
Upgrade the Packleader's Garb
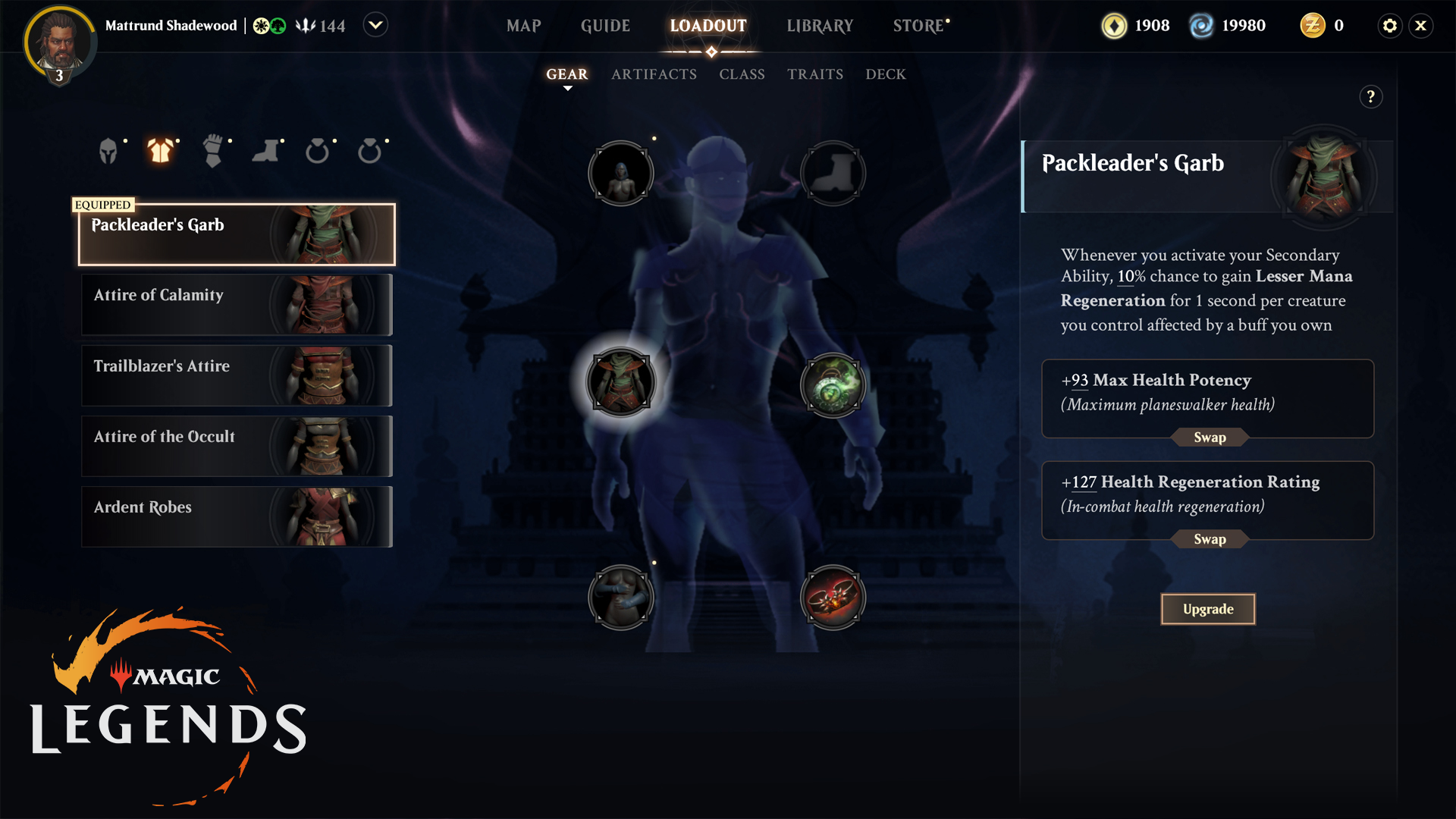[x=1207, y=609]
